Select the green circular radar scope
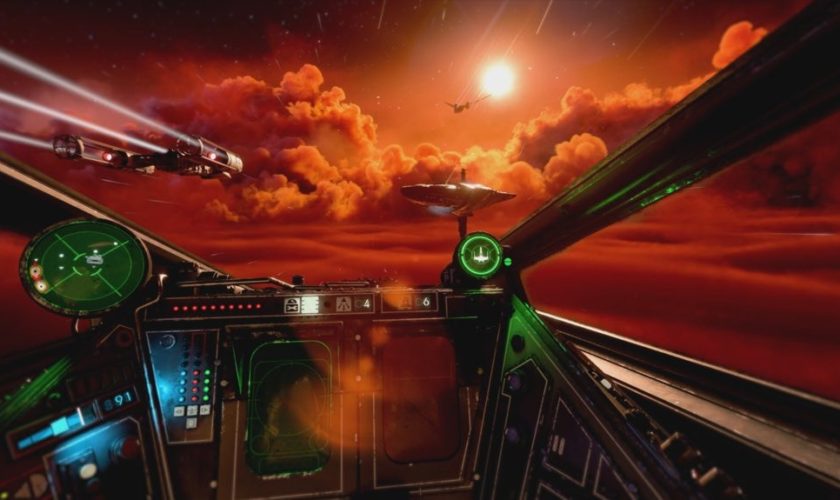Image resolution: width=840 pixels, height=500 pixels. (x=85, y=266)
